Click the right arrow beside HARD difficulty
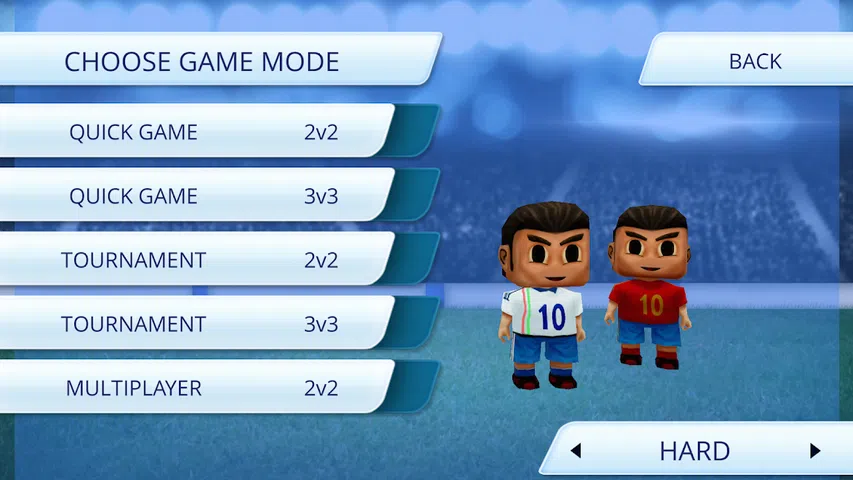 tap(815, 451)
